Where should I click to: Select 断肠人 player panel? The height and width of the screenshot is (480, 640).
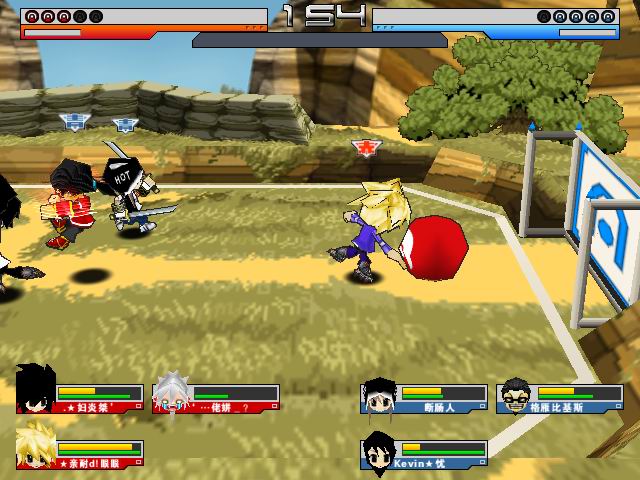(424, 395)
